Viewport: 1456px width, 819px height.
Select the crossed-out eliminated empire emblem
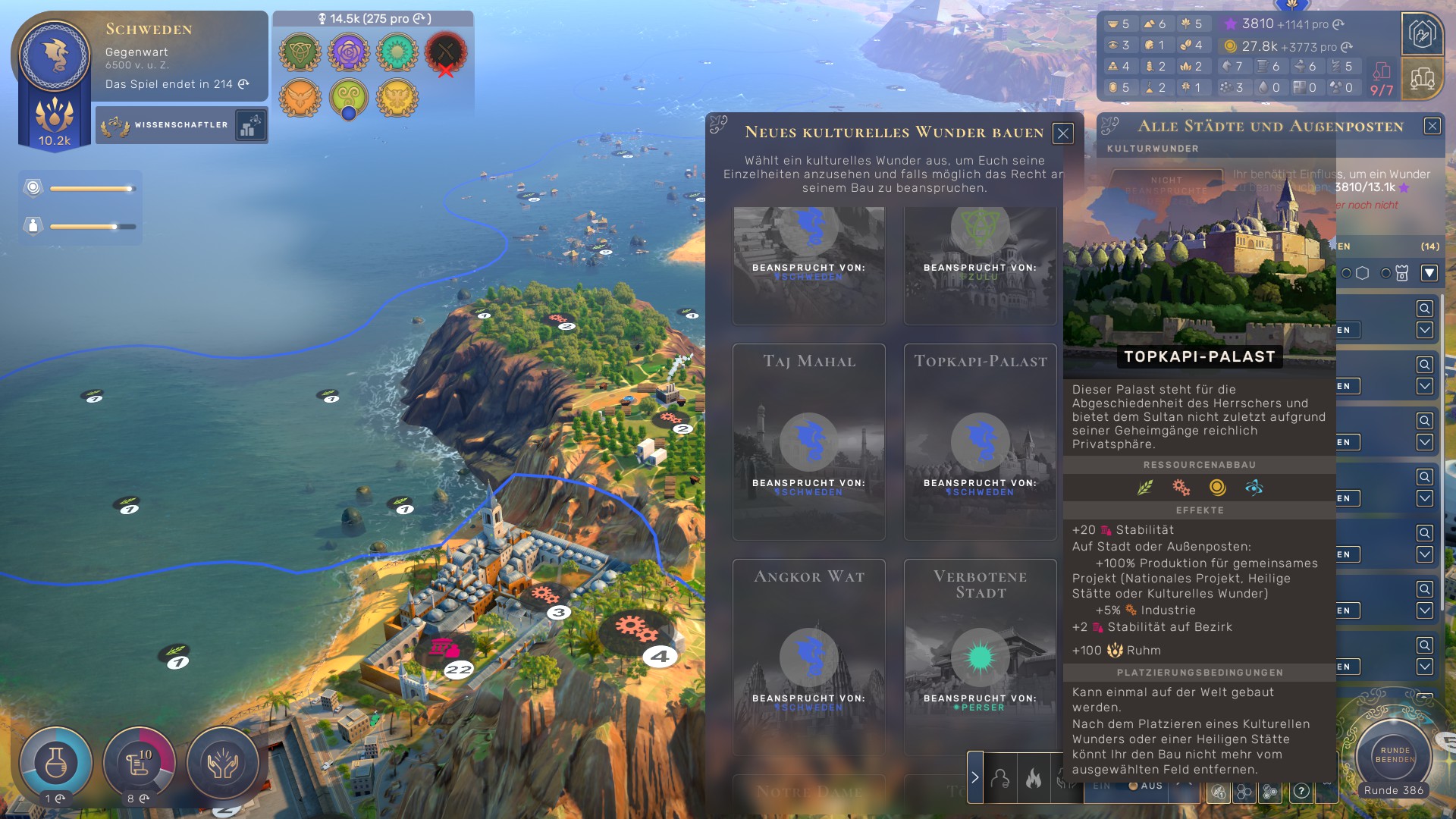(x=445, y=53)
